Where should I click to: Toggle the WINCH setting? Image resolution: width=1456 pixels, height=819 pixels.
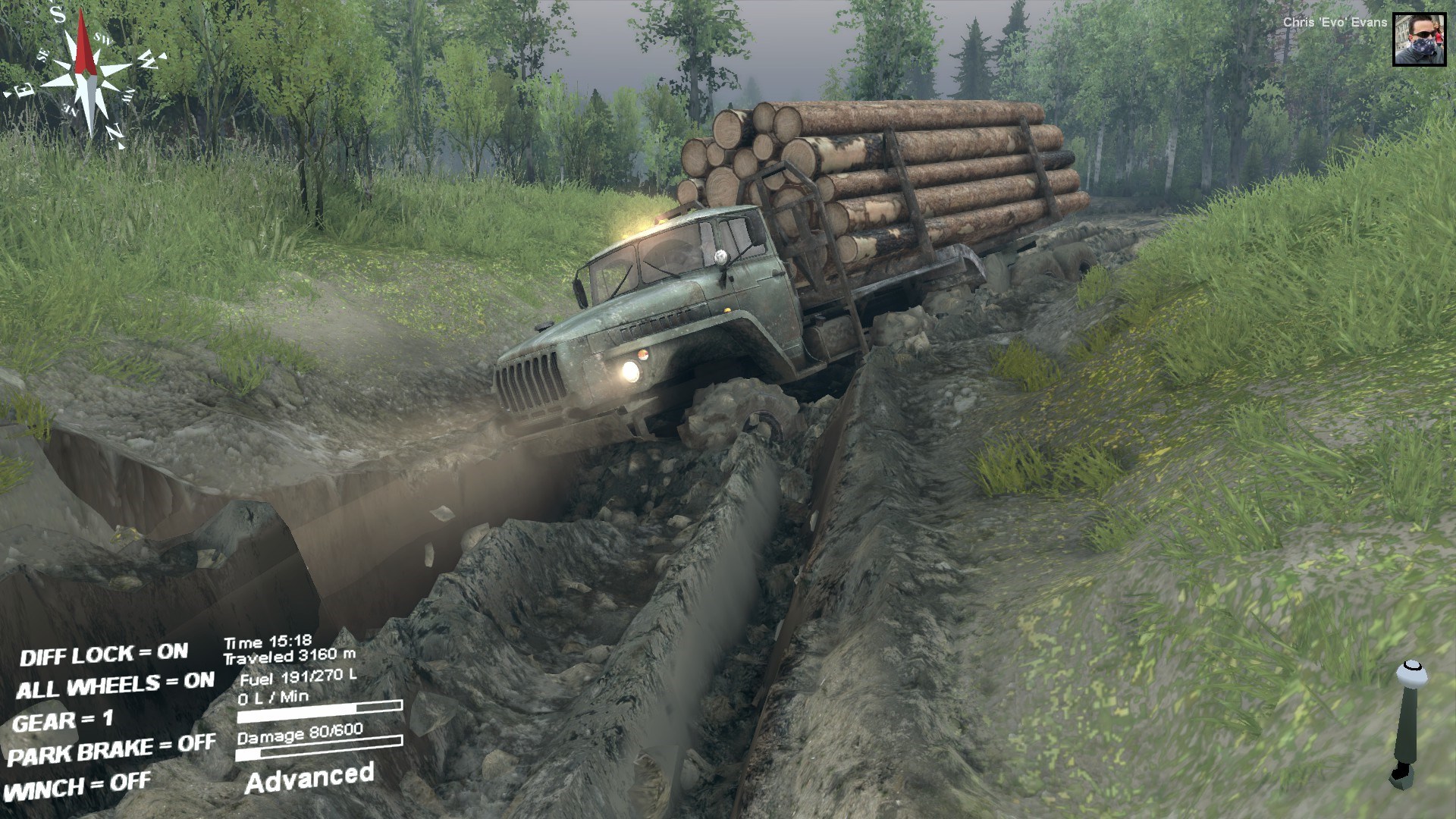(x=78, y=786)
